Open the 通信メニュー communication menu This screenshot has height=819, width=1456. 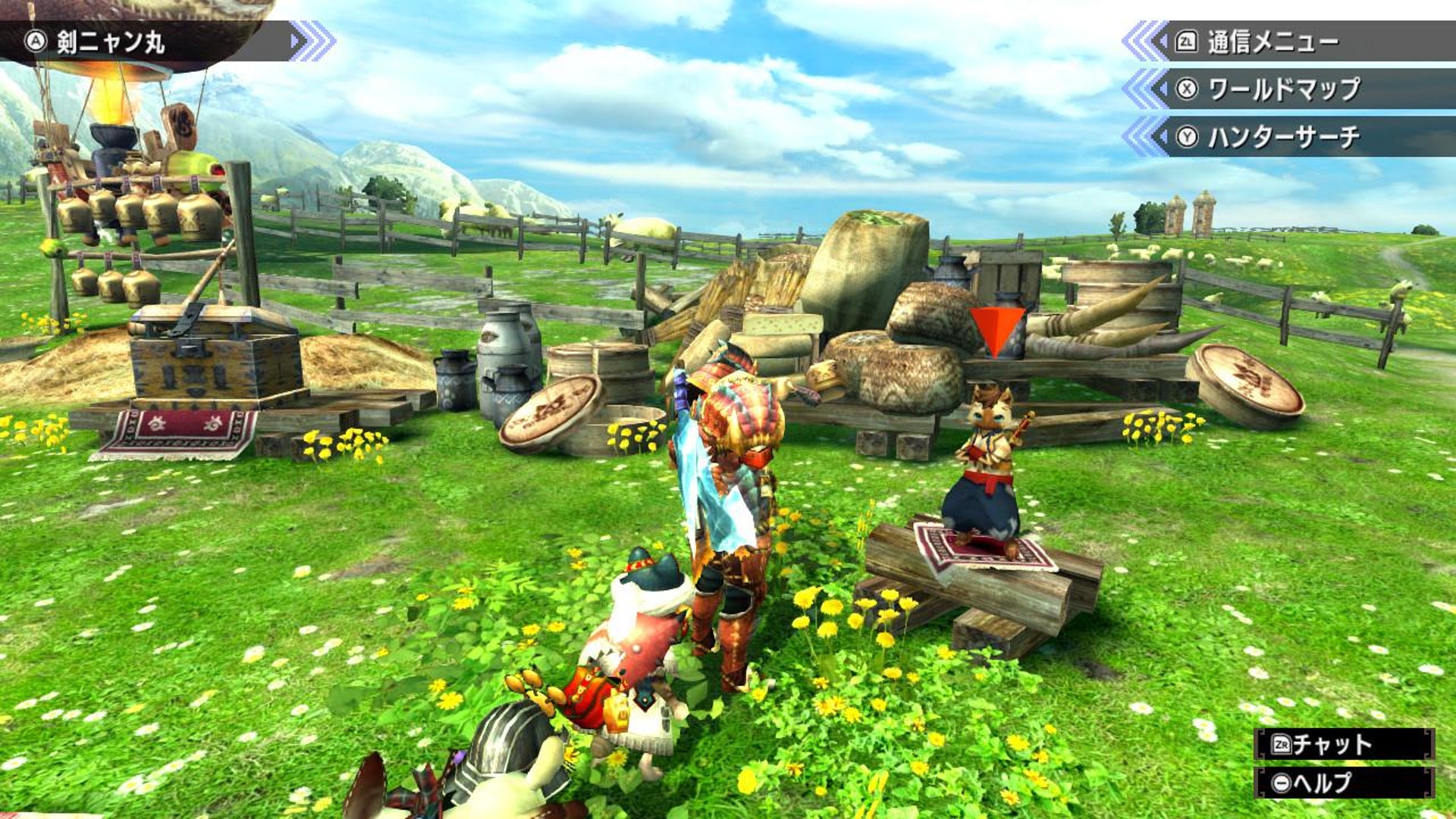tap(1274, 42)
